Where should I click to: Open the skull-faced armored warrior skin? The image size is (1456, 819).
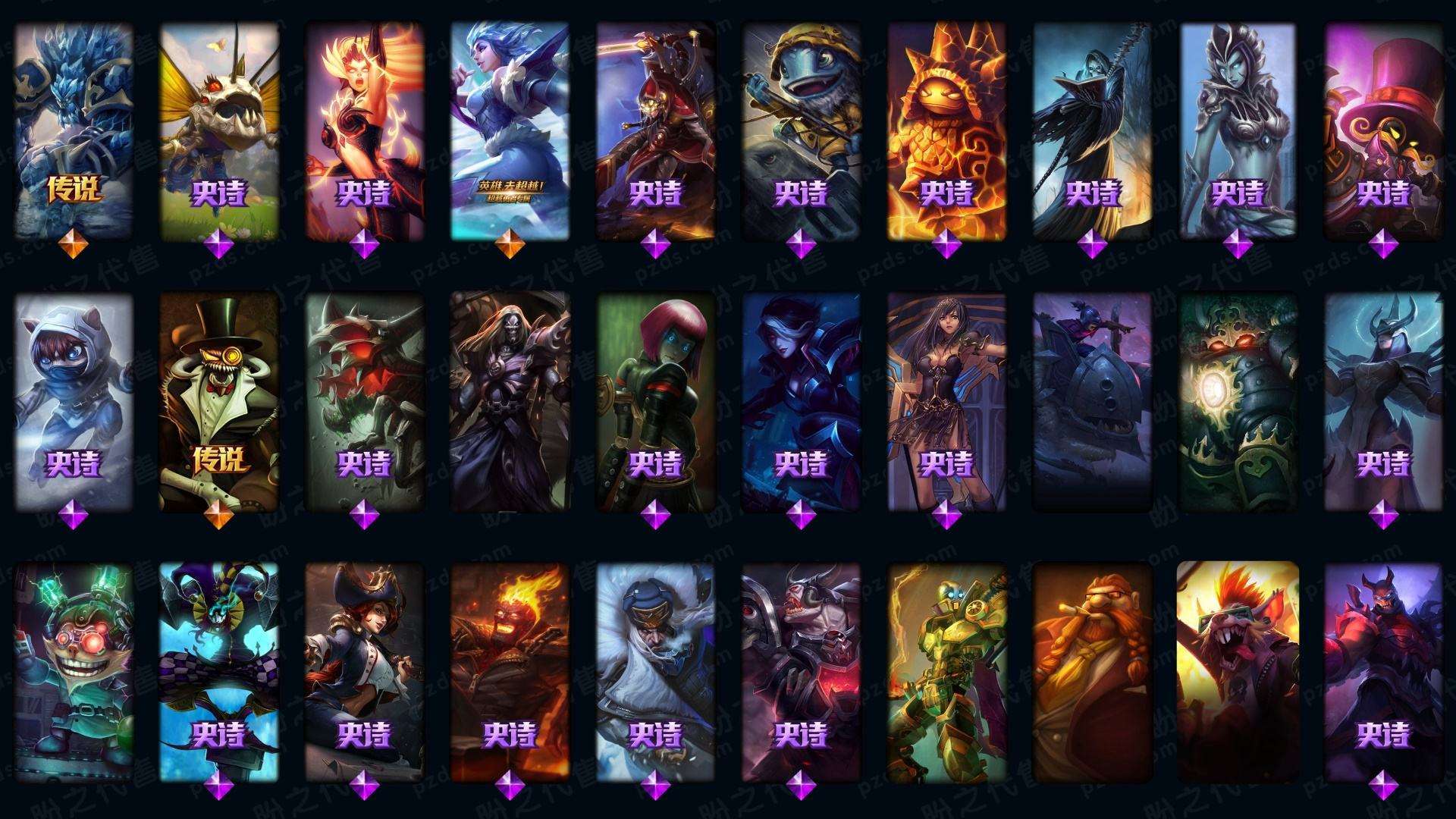tap(510, 400)
